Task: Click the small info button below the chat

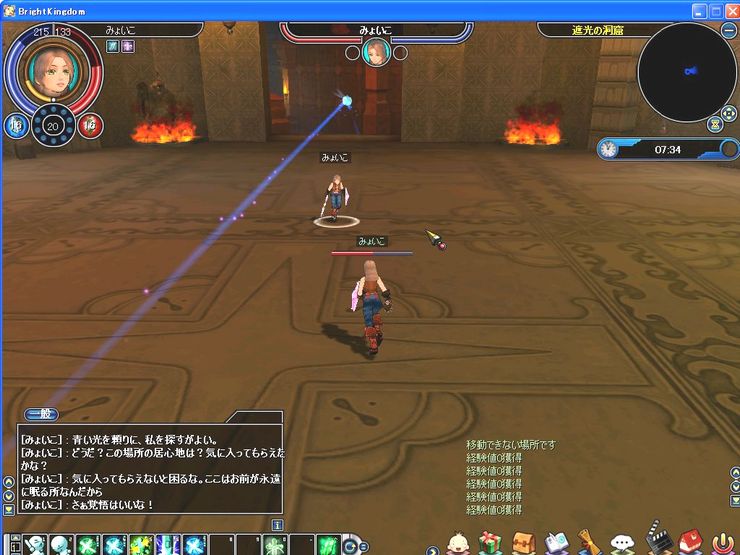Action: pos(277,524)
